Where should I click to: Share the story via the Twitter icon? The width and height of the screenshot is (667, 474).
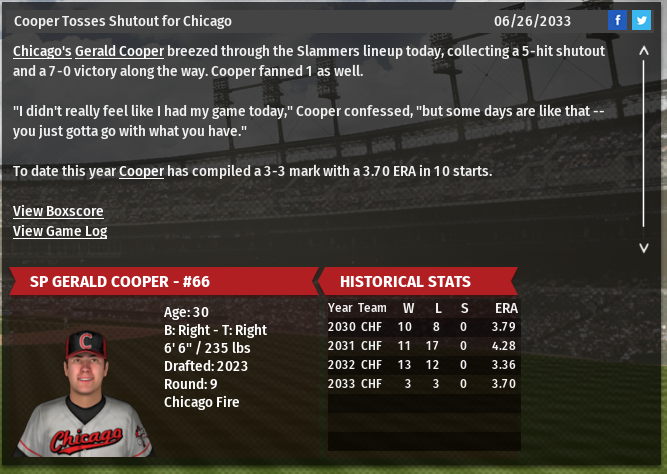coord(641,20)
